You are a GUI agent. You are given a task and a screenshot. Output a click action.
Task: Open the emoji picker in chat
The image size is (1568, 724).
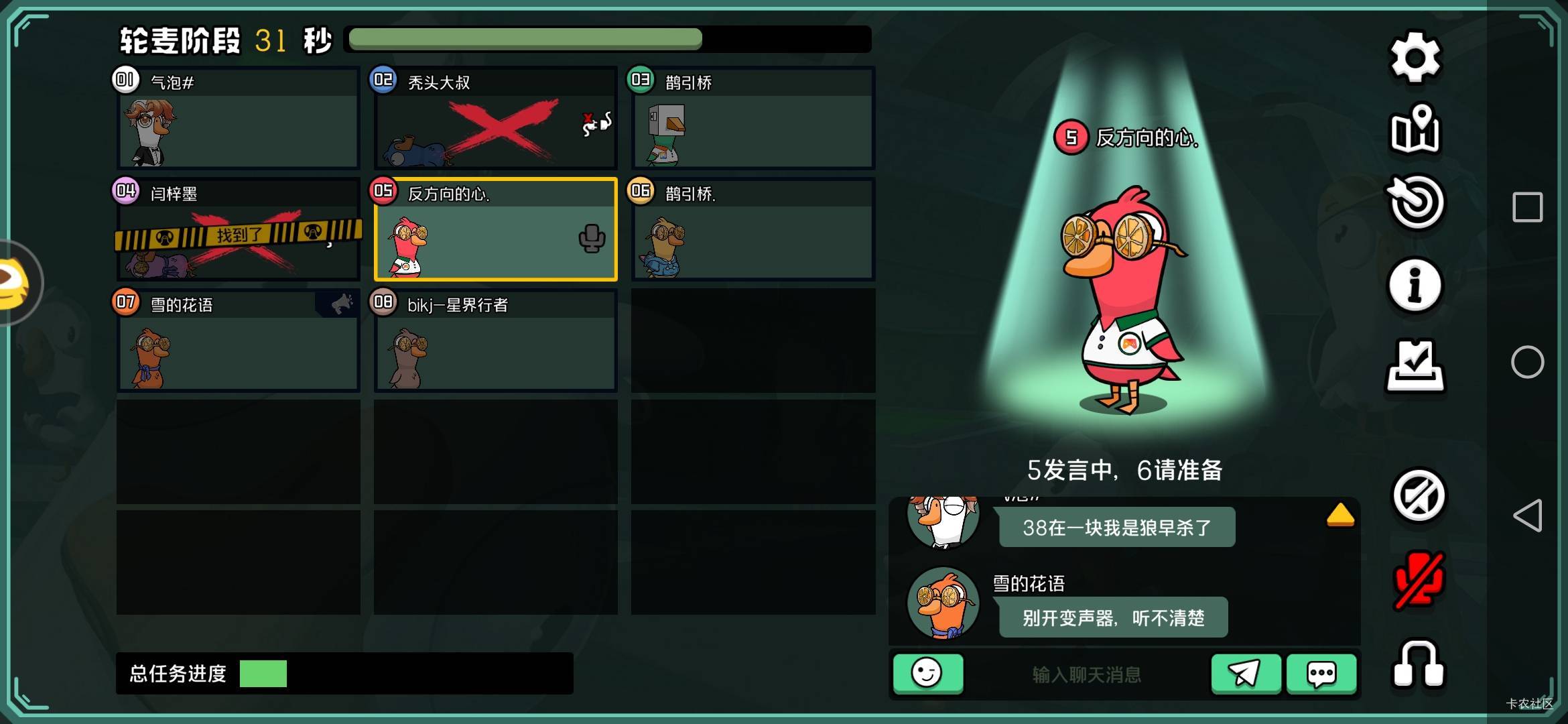click(x=928, y=674)
